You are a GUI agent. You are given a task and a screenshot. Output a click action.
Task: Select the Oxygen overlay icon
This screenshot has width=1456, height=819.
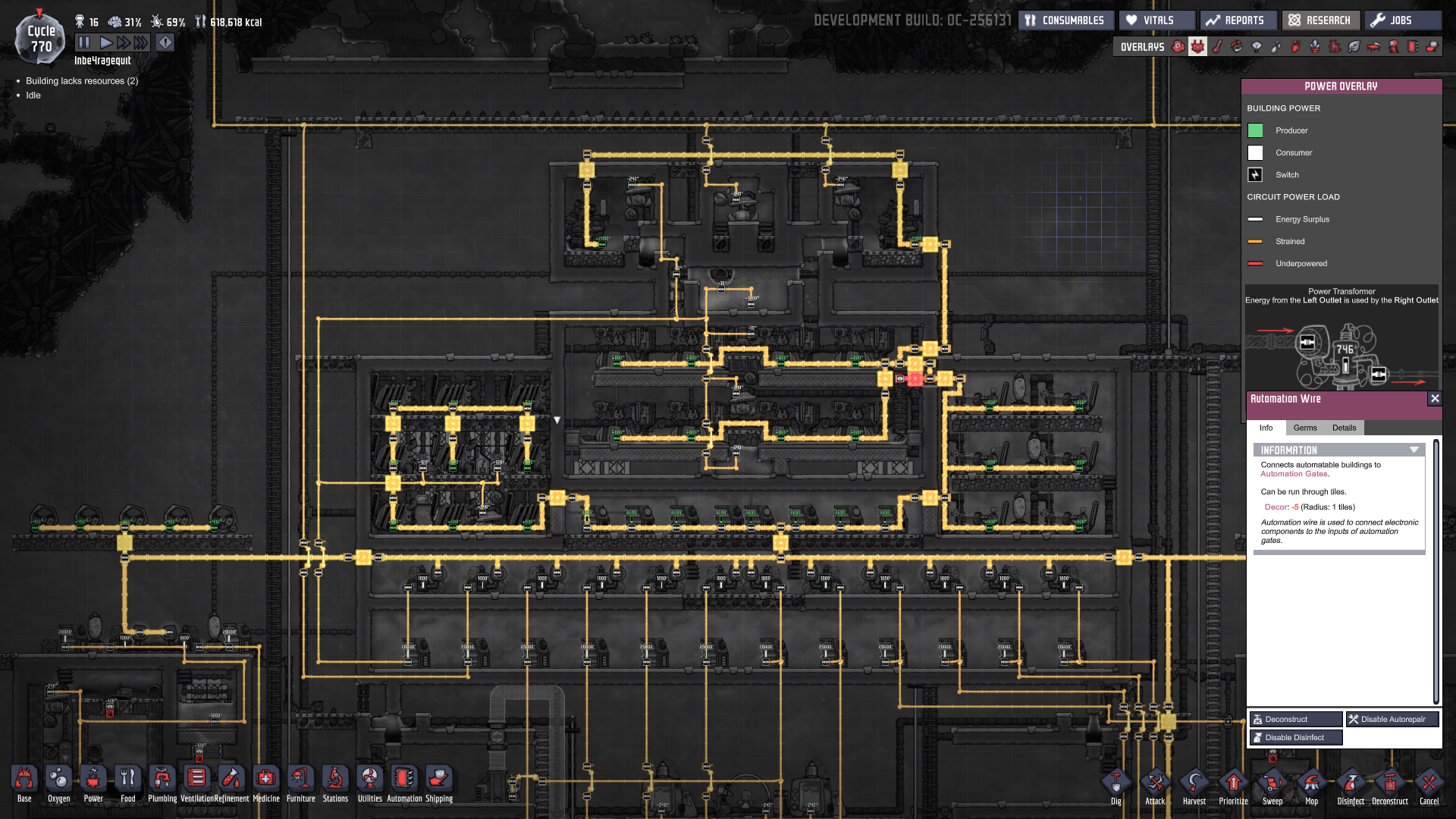[x=1178, y=47]
